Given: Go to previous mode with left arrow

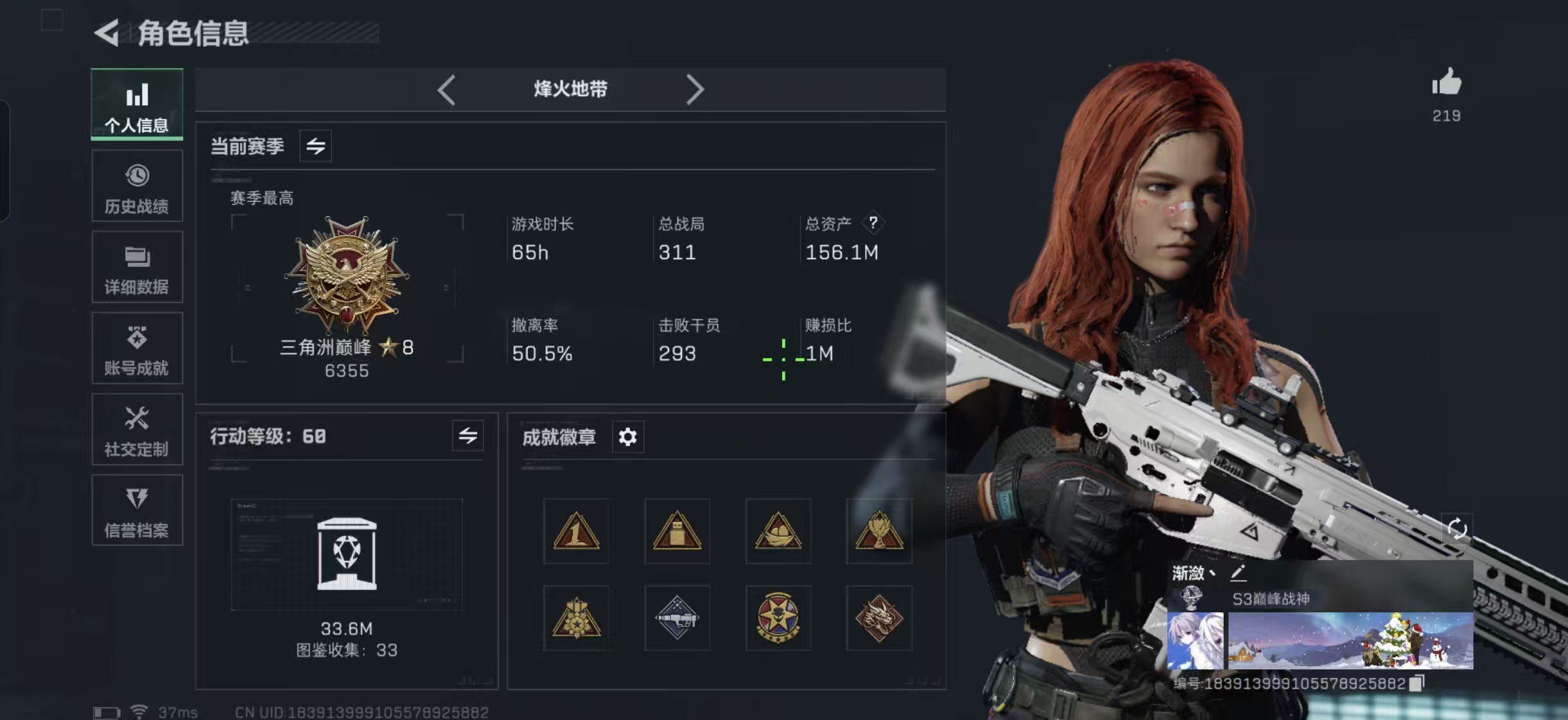Looking at the screenshot, I should pyautogui.click(x=448, y=90).
